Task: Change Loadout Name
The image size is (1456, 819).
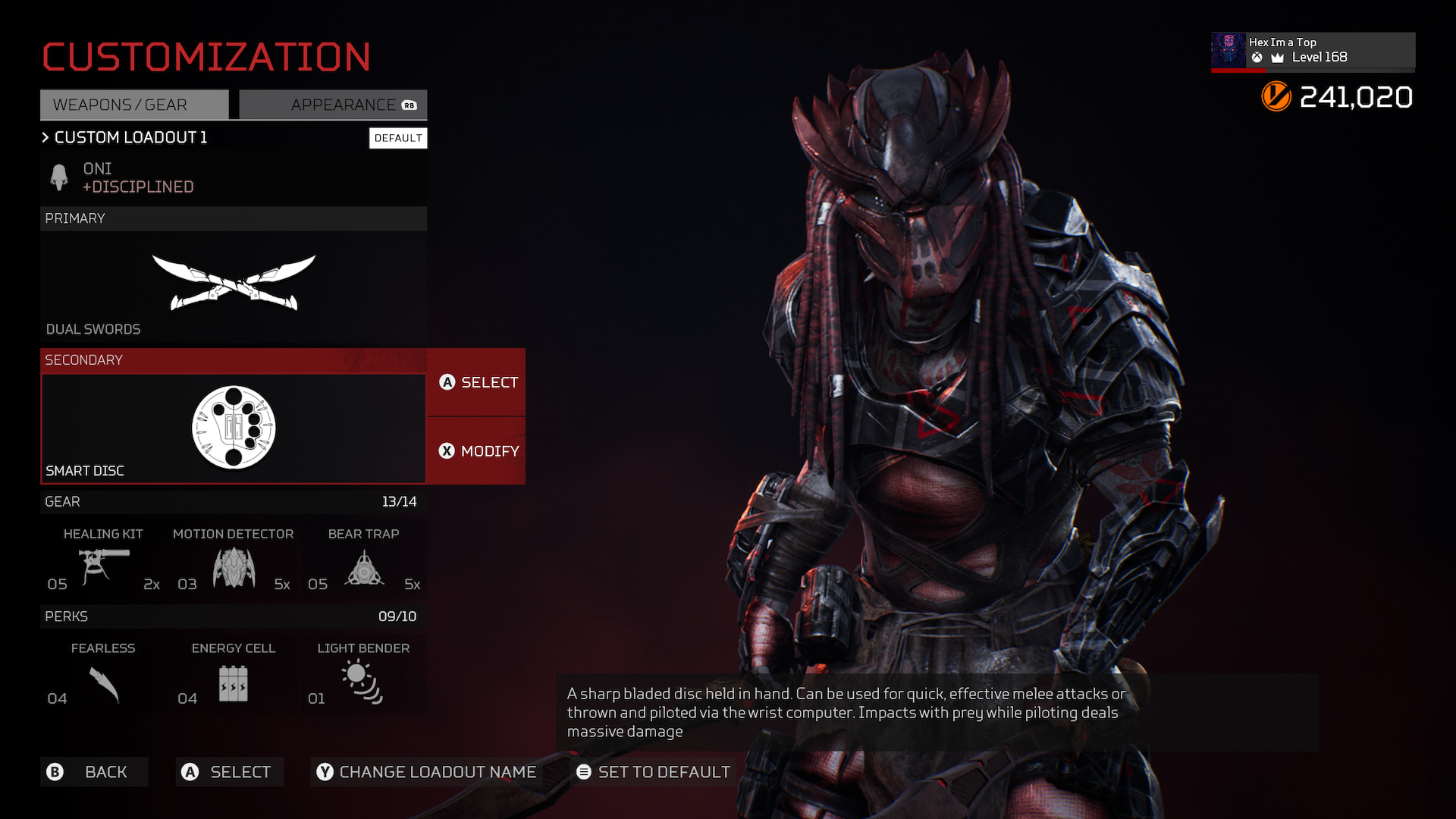Action: [x=426, y=772]
